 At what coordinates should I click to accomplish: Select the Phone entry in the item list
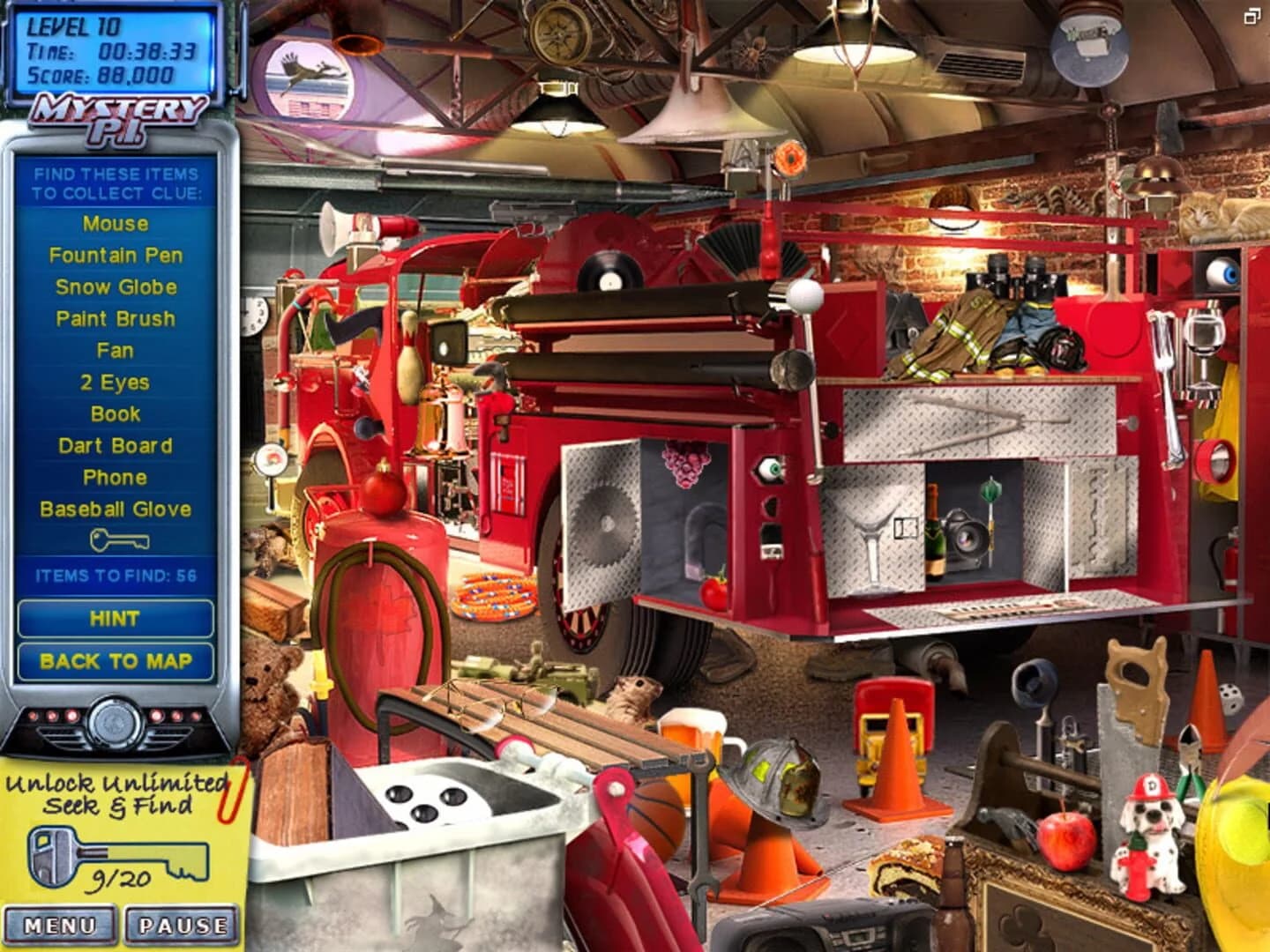116,478
